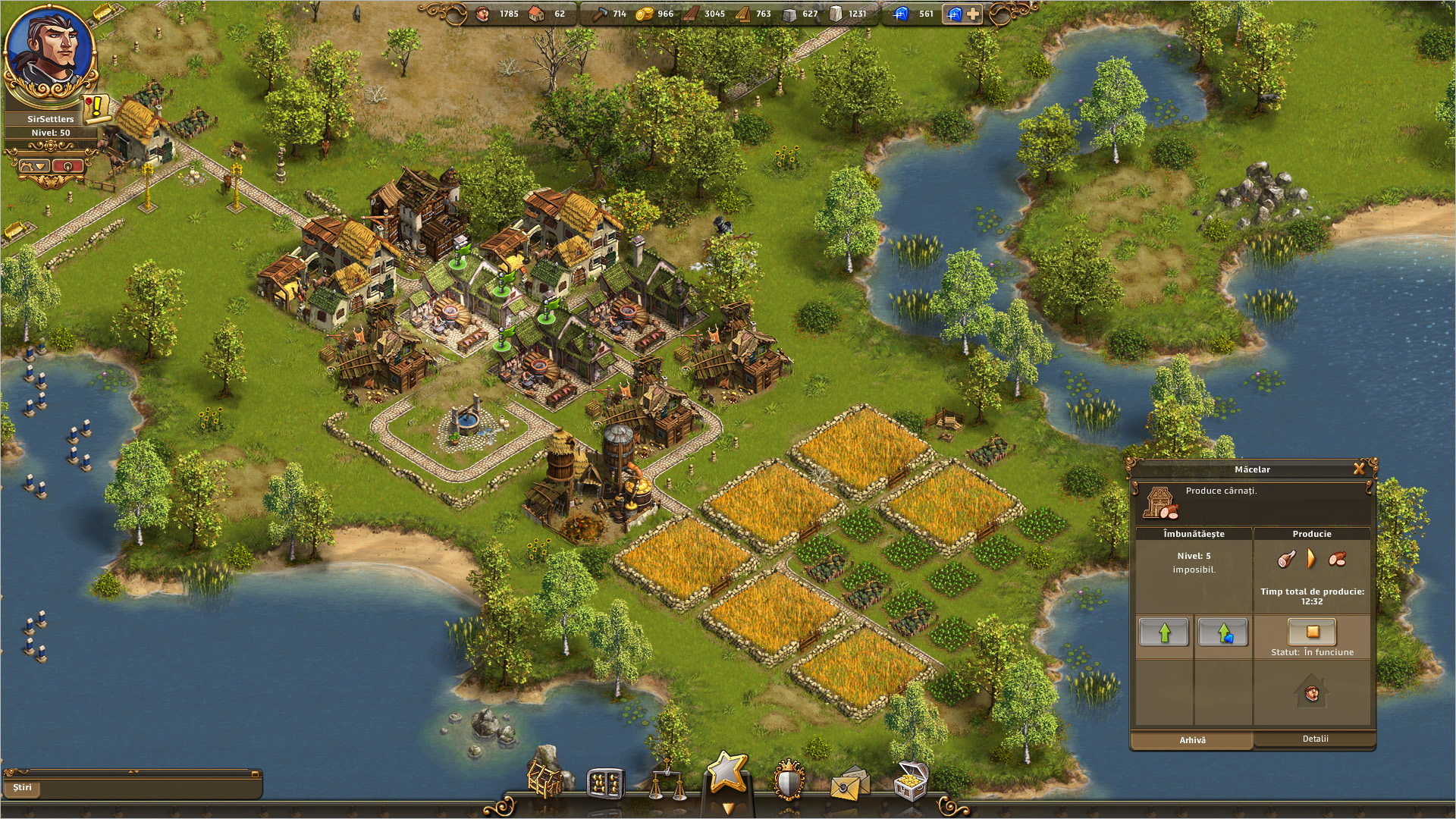This screenshot has height=819, width=1456.
Task: Stop production with the orange square button
Action: coord(1312,632)
